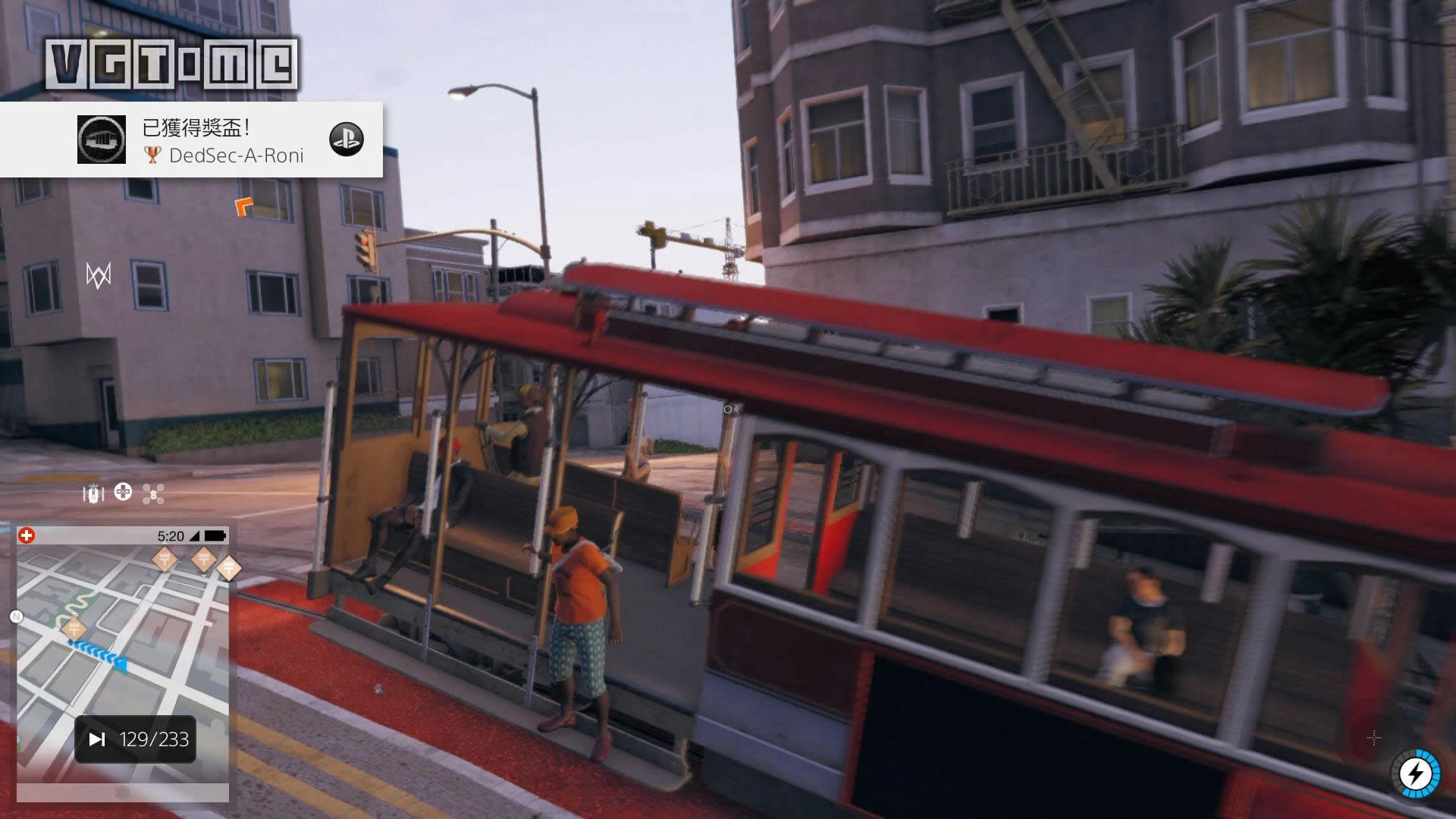Select the blue player arrow on minimap
Image resolution: width=1456 pixels, height=819 pixels.
pos(120,664)
